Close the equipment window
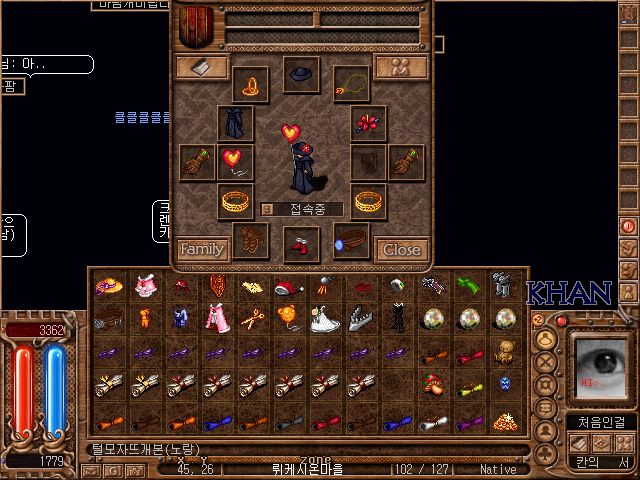This screenshot has height=480, width=640. pos(402,249)
